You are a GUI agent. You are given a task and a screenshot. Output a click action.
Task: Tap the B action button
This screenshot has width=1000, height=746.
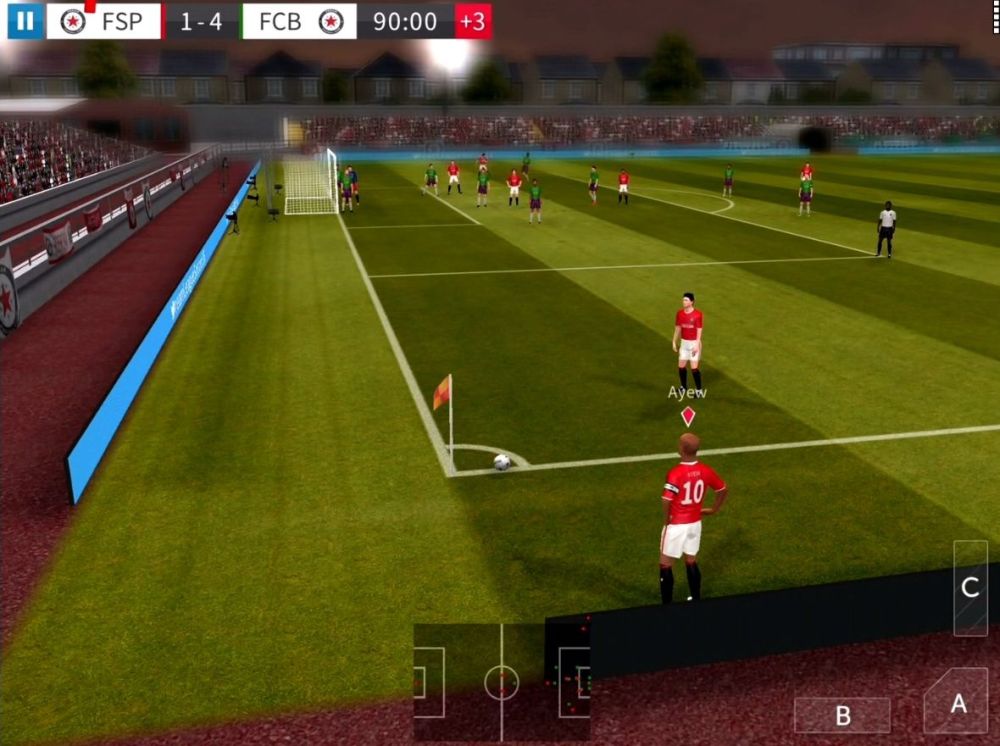click(842, 715)
